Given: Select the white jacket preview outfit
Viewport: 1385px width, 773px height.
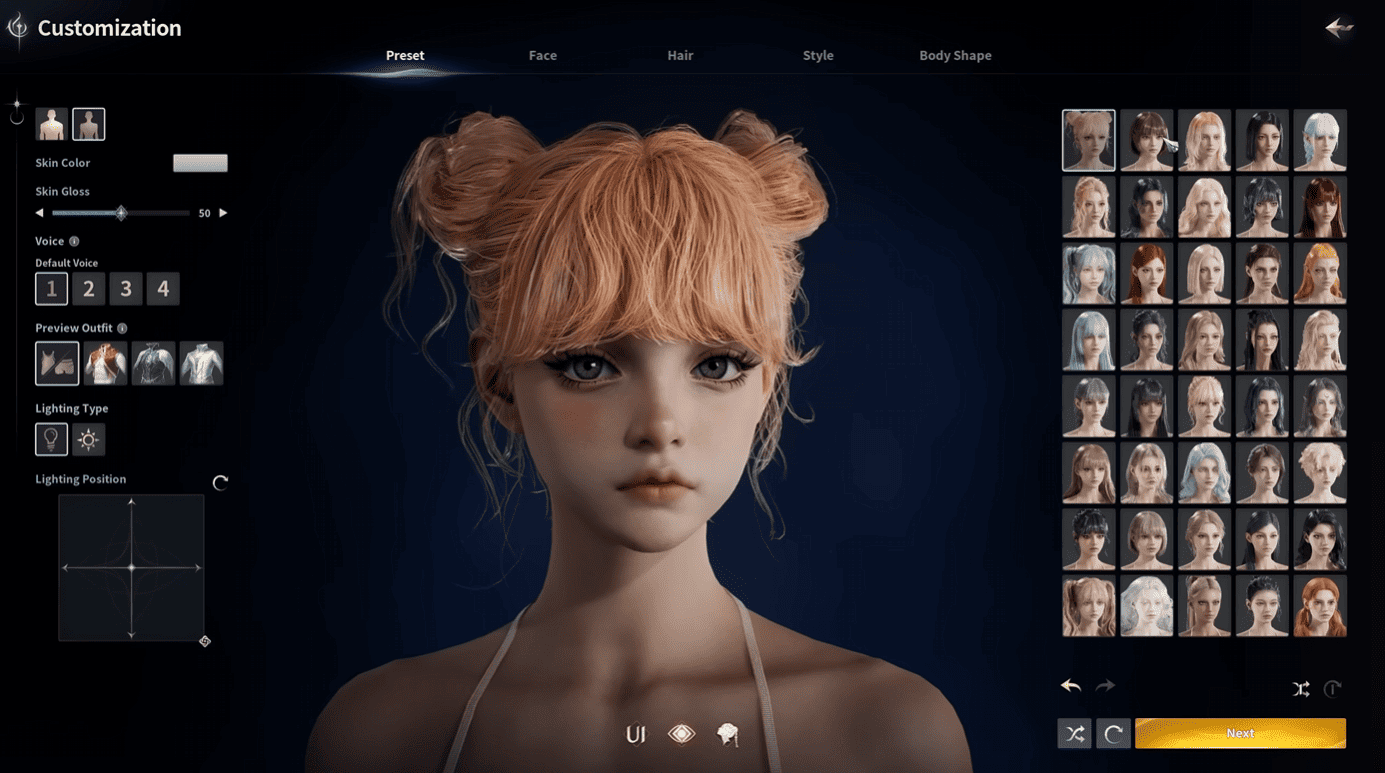Looking at the screenshot, I should [201, 363].
